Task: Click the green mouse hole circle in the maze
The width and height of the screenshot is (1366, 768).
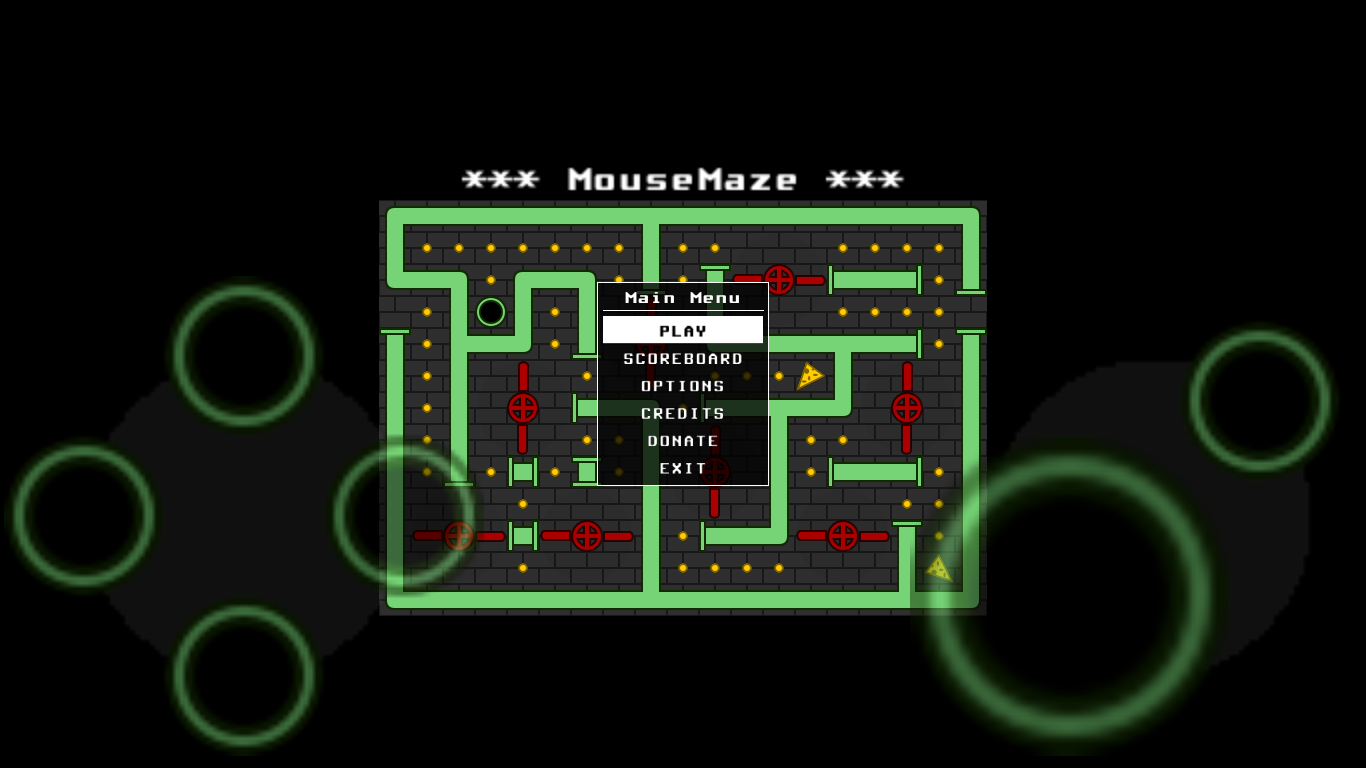Action: click(490, 311)
